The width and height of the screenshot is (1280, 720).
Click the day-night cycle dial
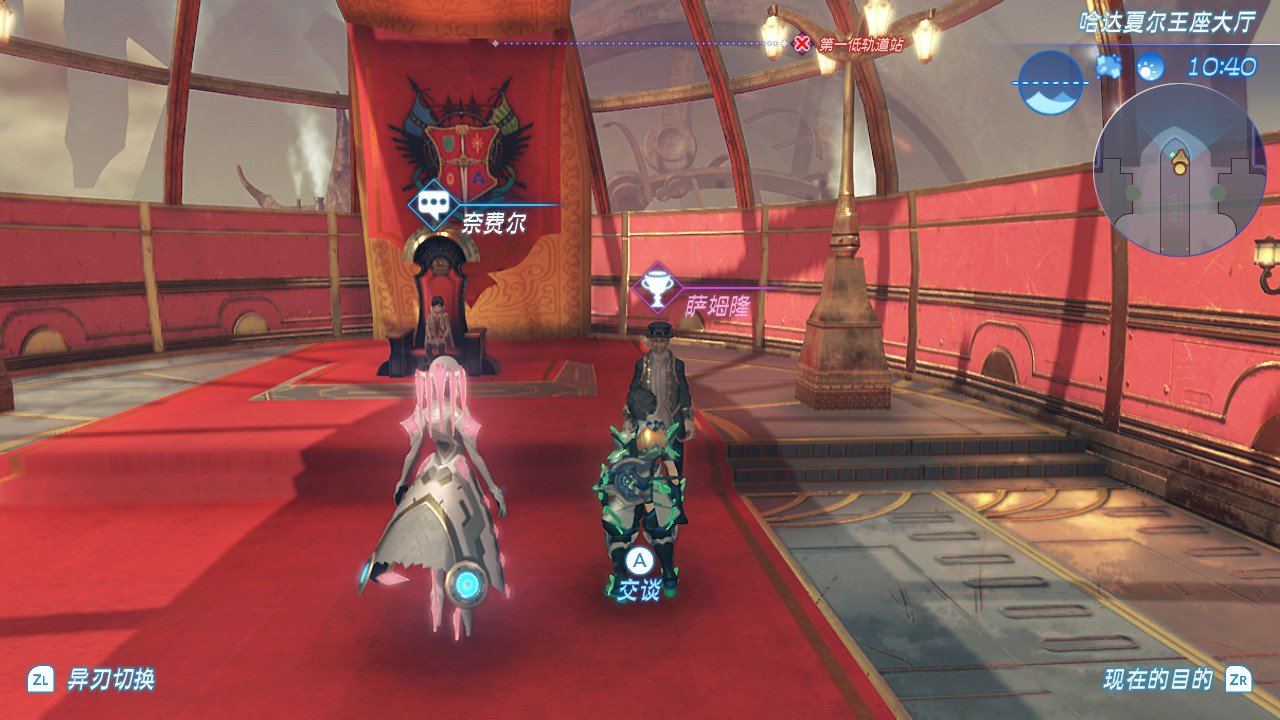click(x=1050, y=83)
